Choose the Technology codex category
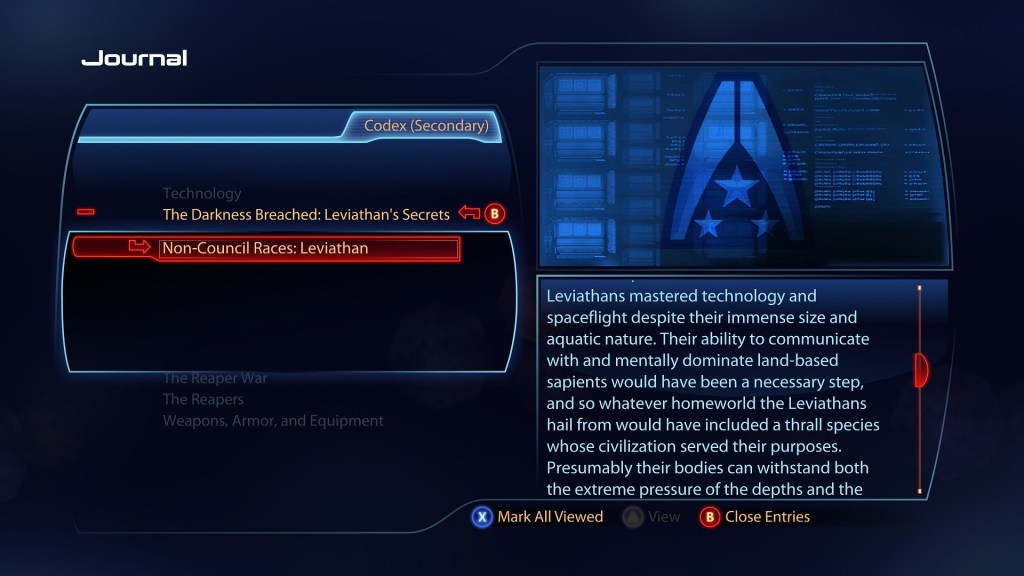The image size is (1024, 576). point(202,193)
